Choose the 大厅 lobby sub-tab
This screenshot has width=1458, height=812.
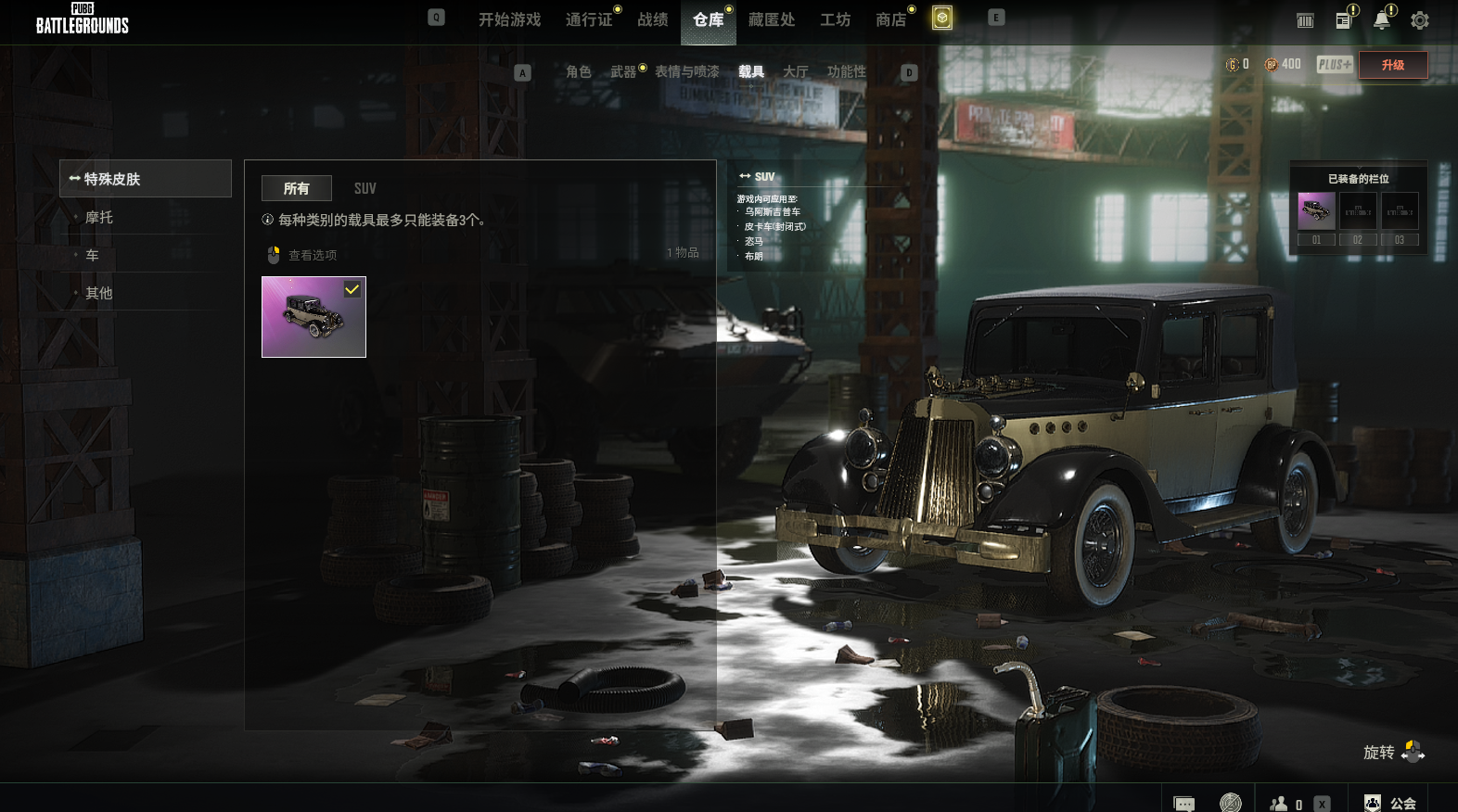coord(796,71)
